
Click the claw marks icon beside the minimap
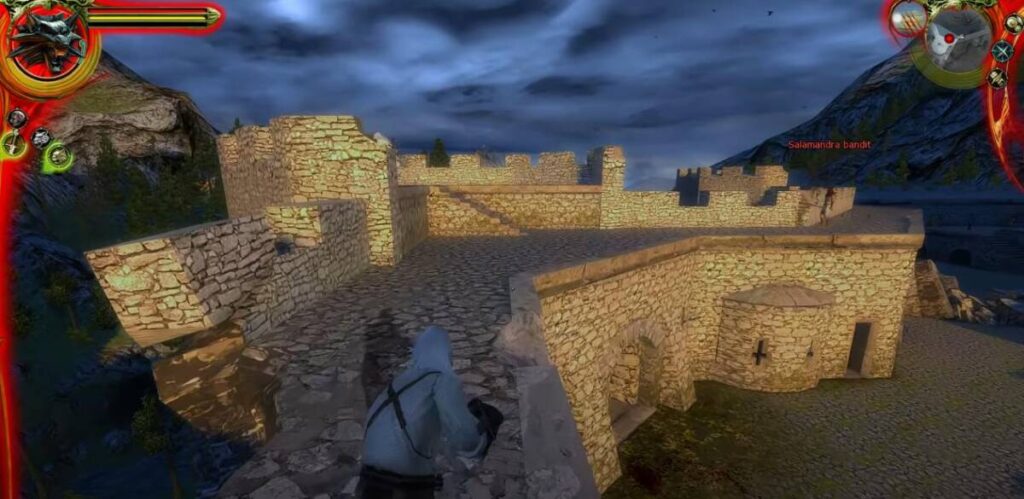pyautogui.click(x=907, y=16)
